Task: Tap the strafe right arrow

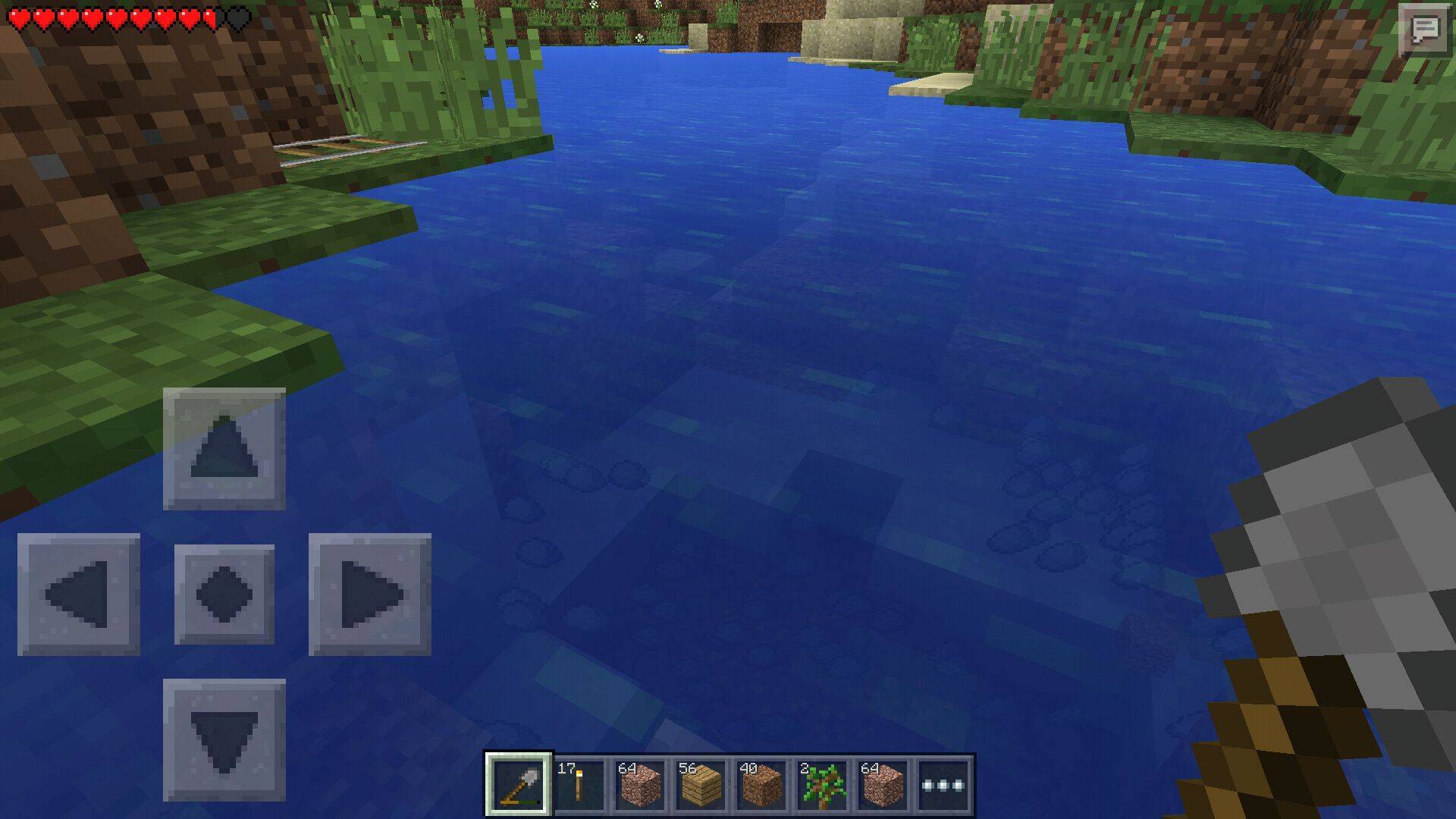Action: [370, 595]
